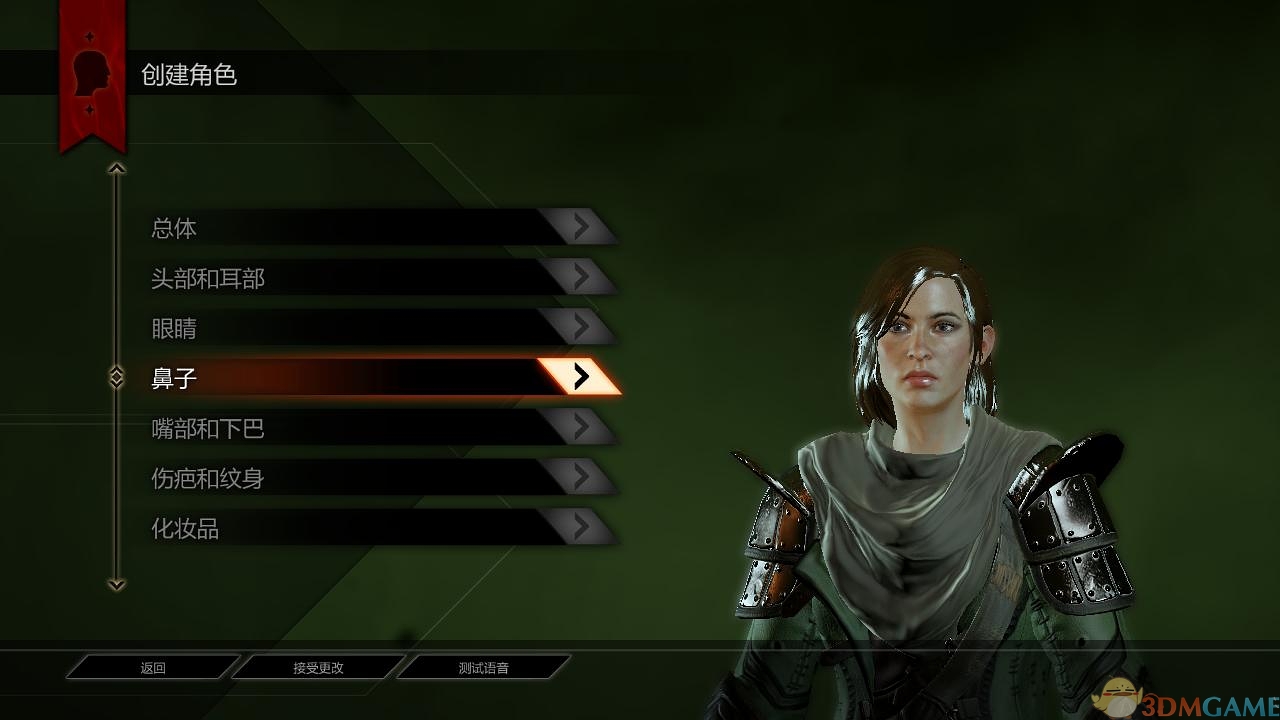Accept changes with the 接受更改 button
1280x720 pixels.
pos(318,667)
